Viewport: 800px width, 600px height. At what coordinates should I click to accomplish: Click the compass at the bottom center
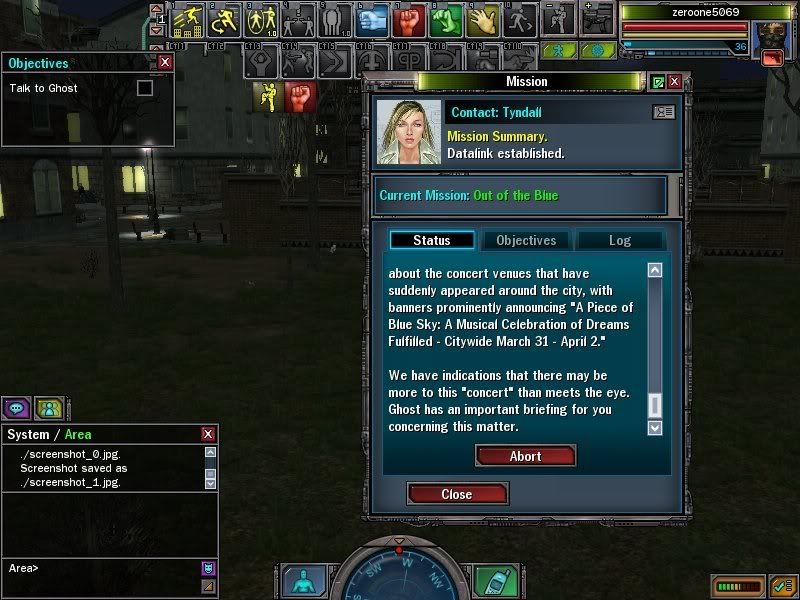pyautogui.click(x=399, y=575)
